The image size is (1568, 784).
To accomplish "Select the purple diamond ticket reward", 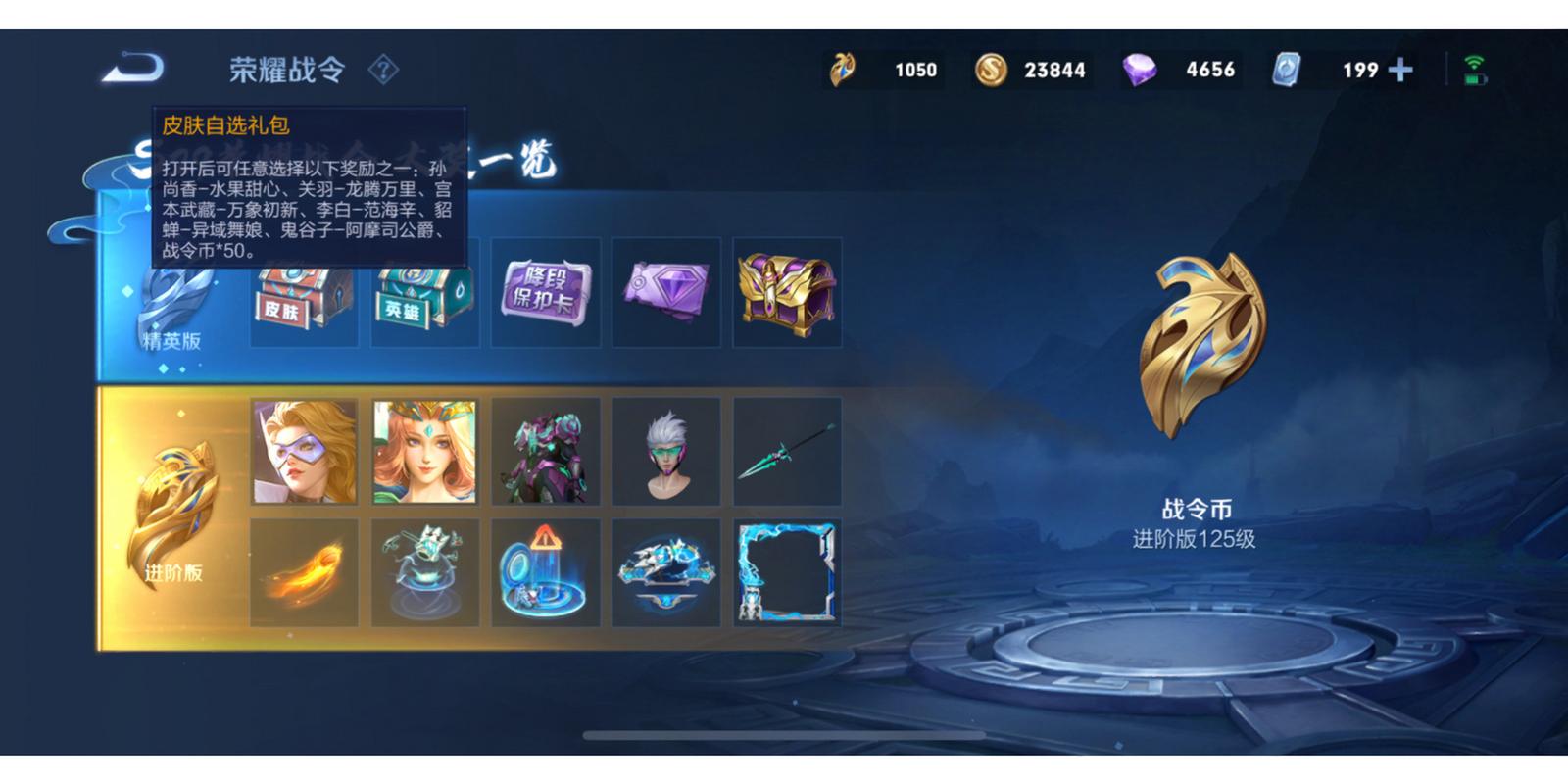I will point(666,292).
